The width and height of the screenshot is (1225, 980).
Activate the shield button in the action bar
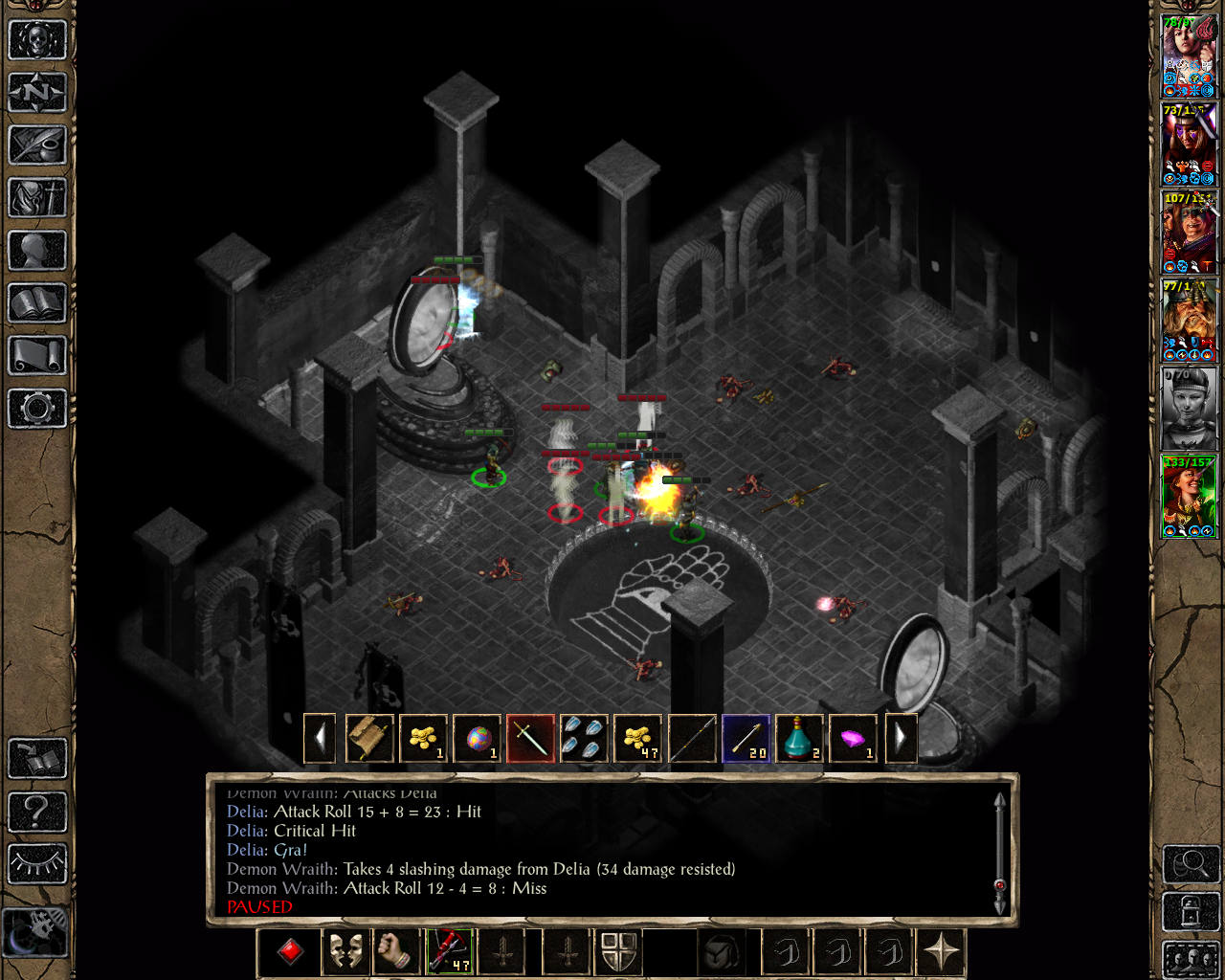618,952
